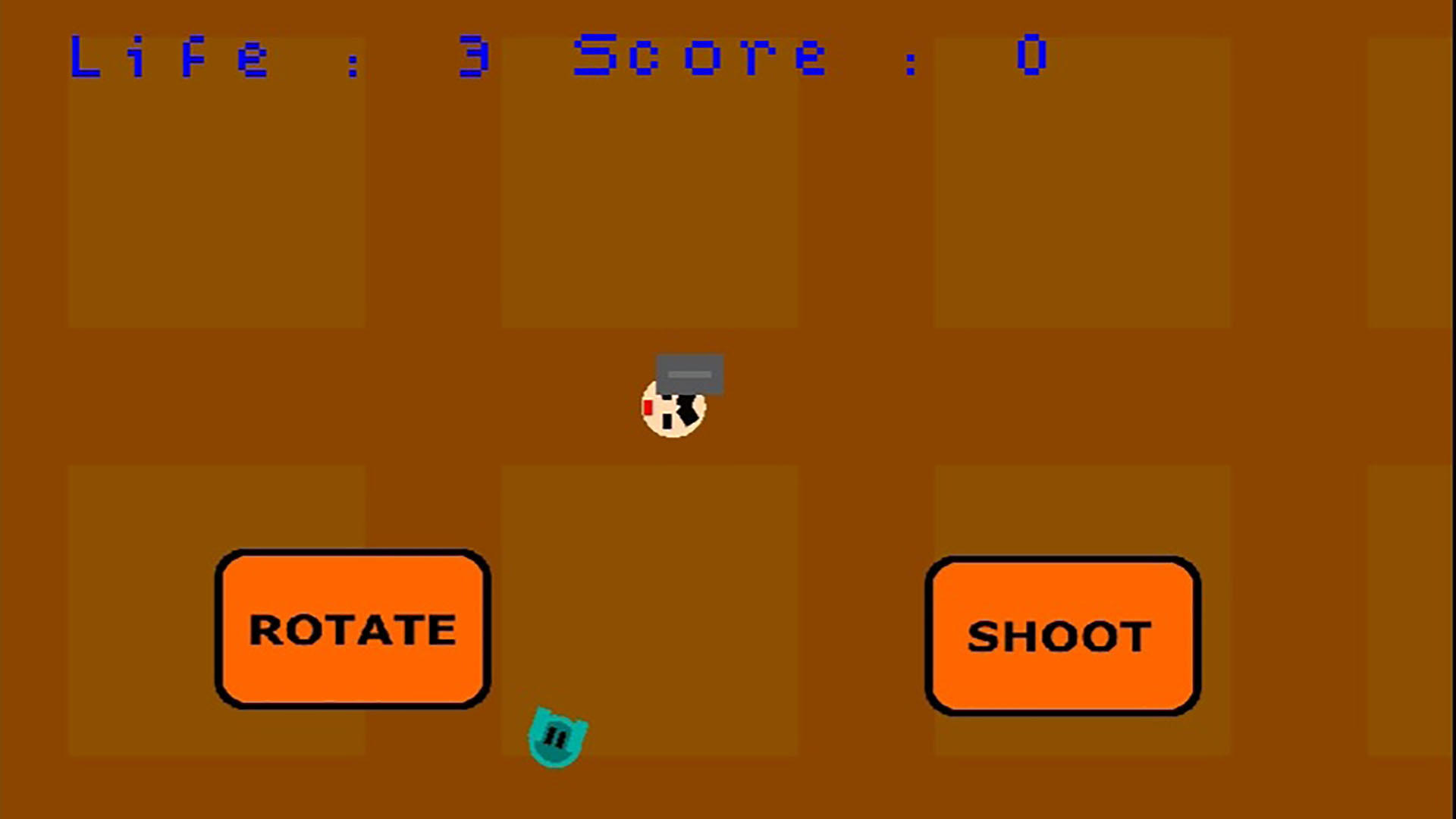Tap the enemy's pointed teal ears
This screenshot has height=819, width=1456.
[540, 708]
